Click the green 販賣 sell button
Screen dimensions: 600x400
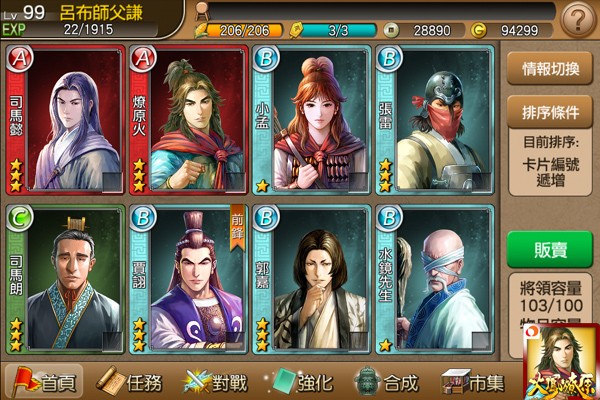tap(551, 249)
